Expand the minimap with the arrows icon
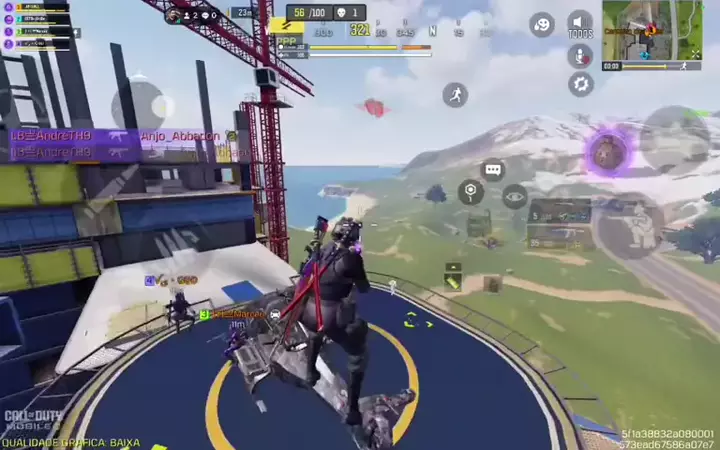Screen dimensions: 720x450 click(694, 53)
